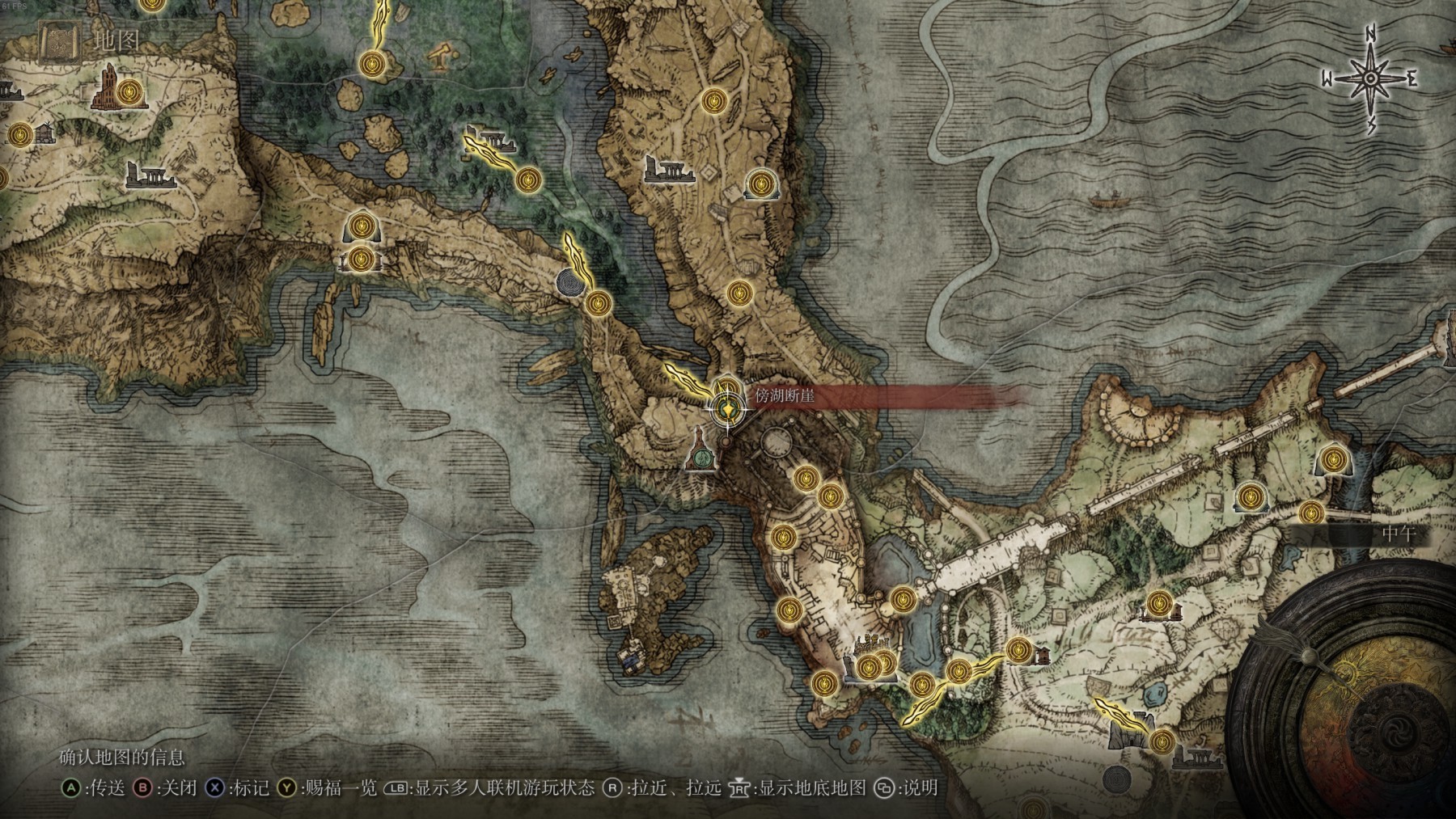Click the 地图 map title scroll icon
This screenshot has height=819, width=1456.
coord(59,42)
